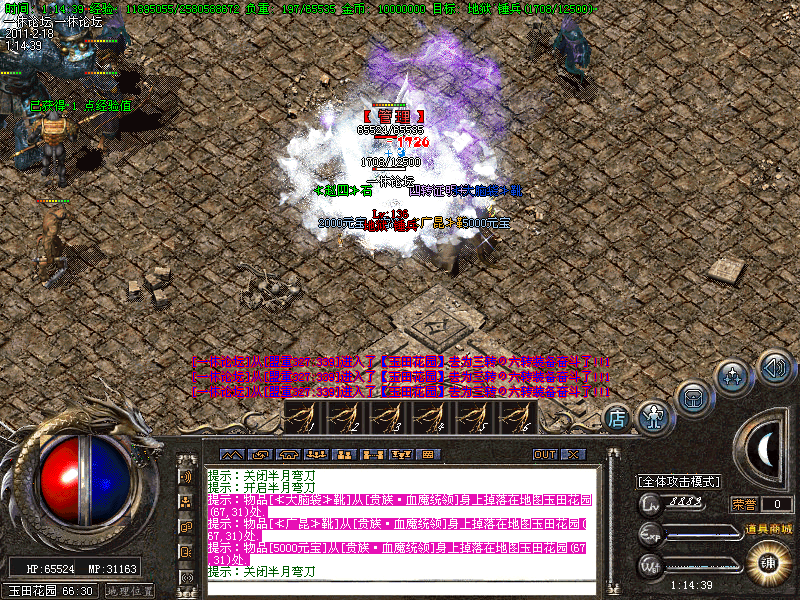Image resolution: width=800 pixels, height=600 pixels.
Task: Click the OUT button above chat
Action: coord(544,454)
